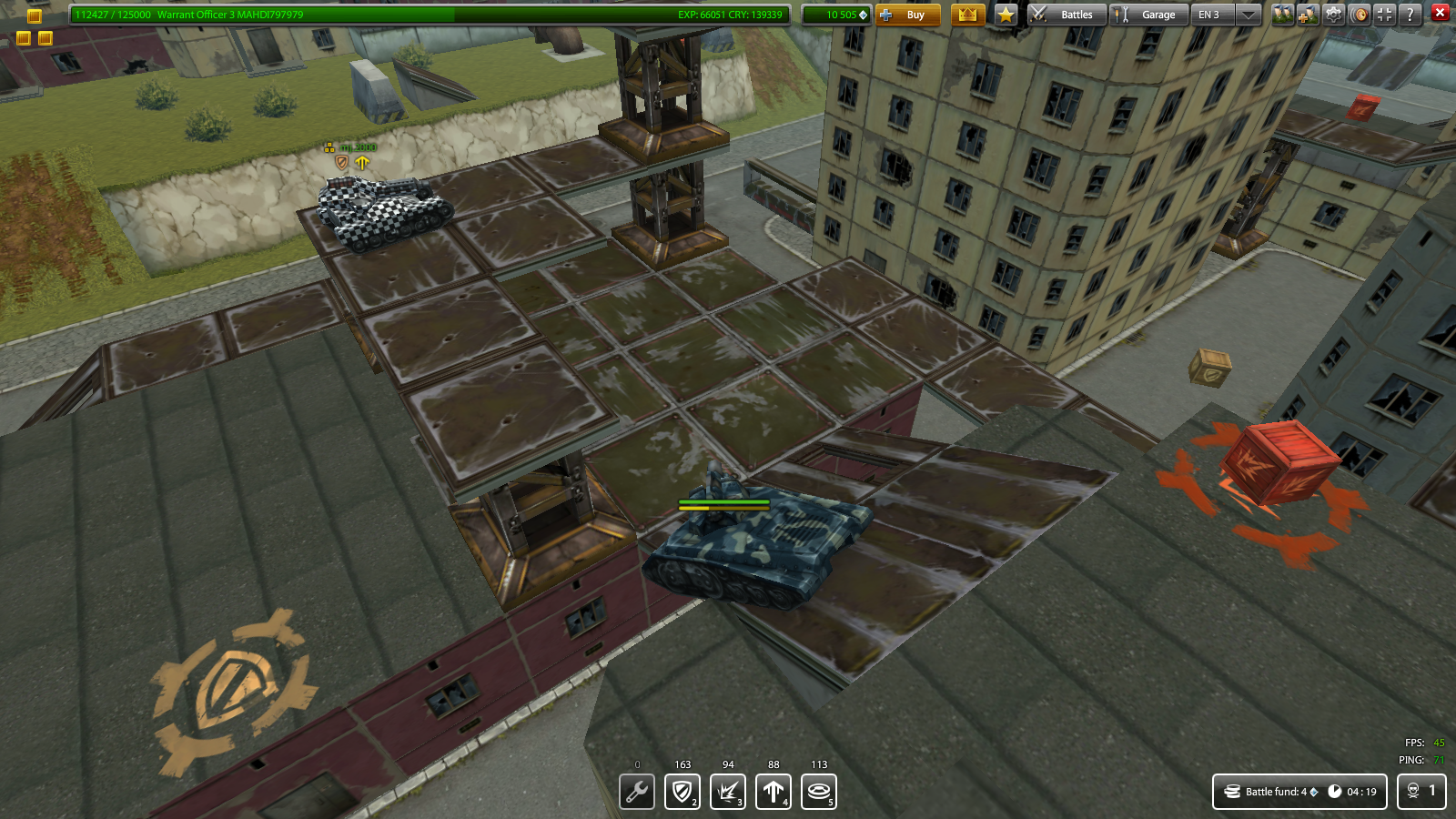Use the wrench repair kit supply
Viewport: 1456px width, 819px height.
(637, 791)
